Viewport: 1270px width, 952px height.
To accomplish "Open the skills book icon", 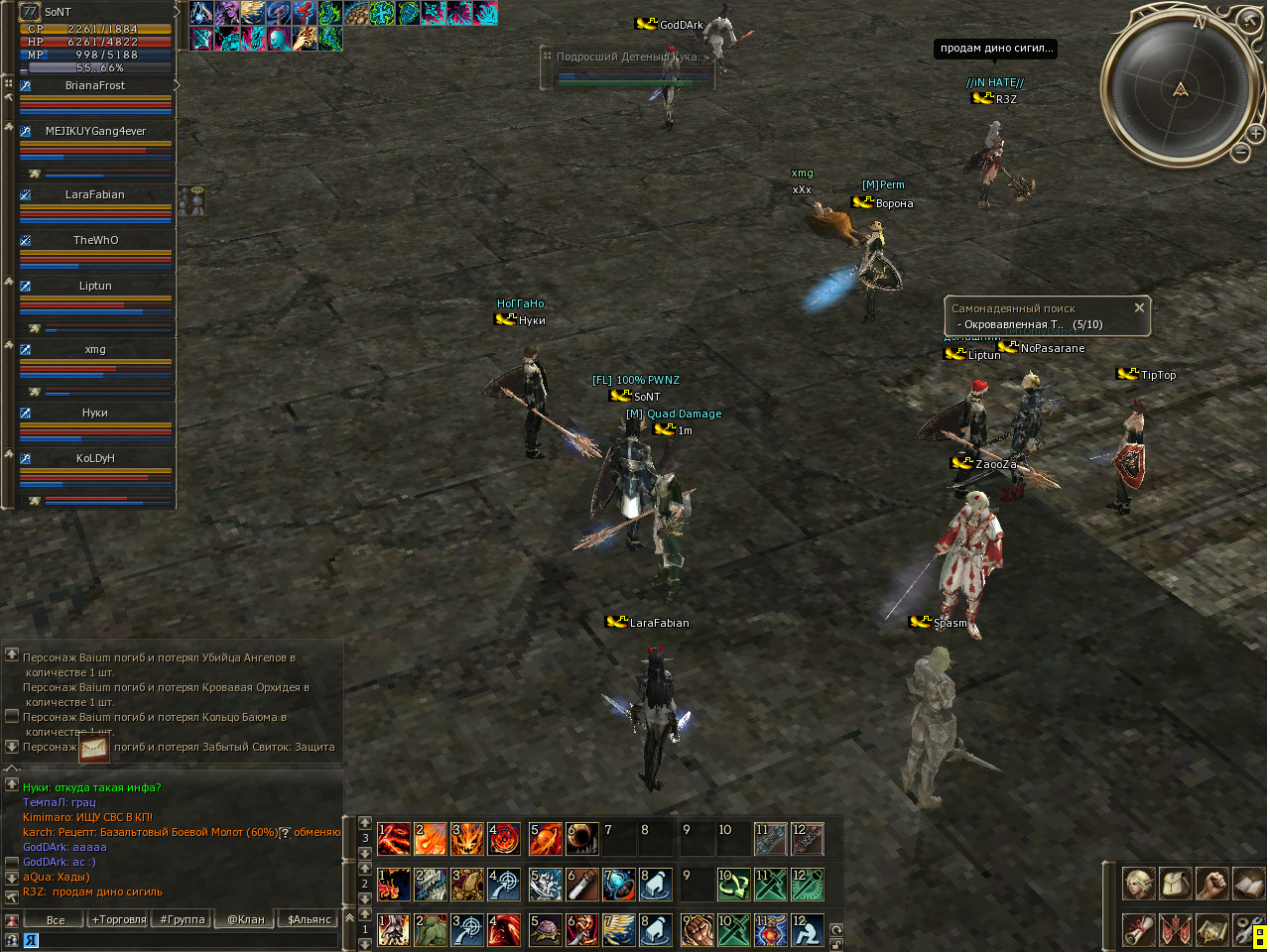I will coord(1247,883).
